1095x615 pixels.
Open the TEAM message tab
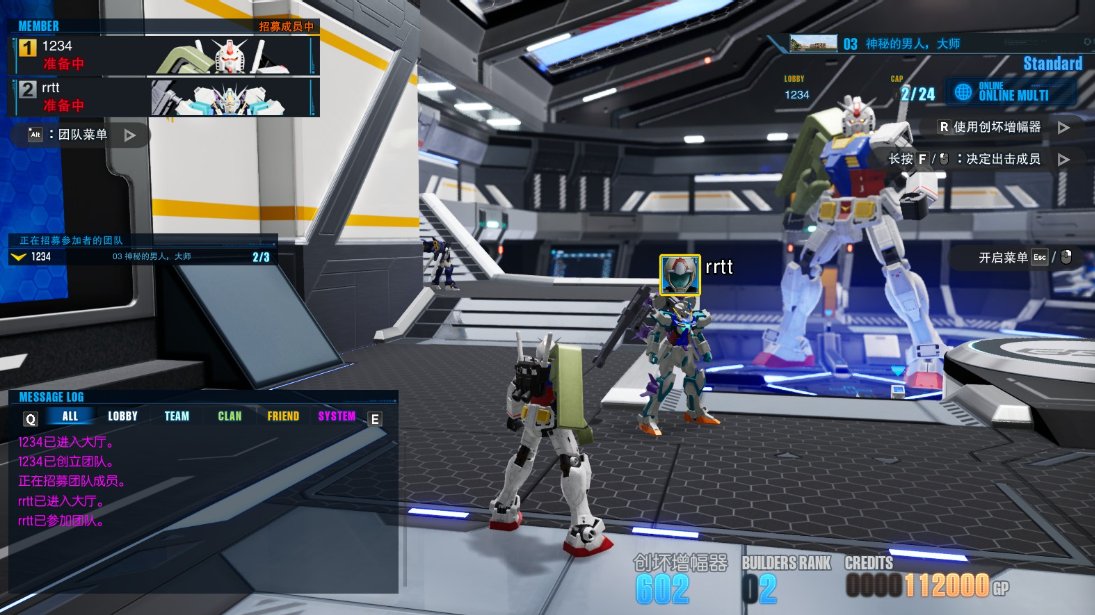click(177, 417)
